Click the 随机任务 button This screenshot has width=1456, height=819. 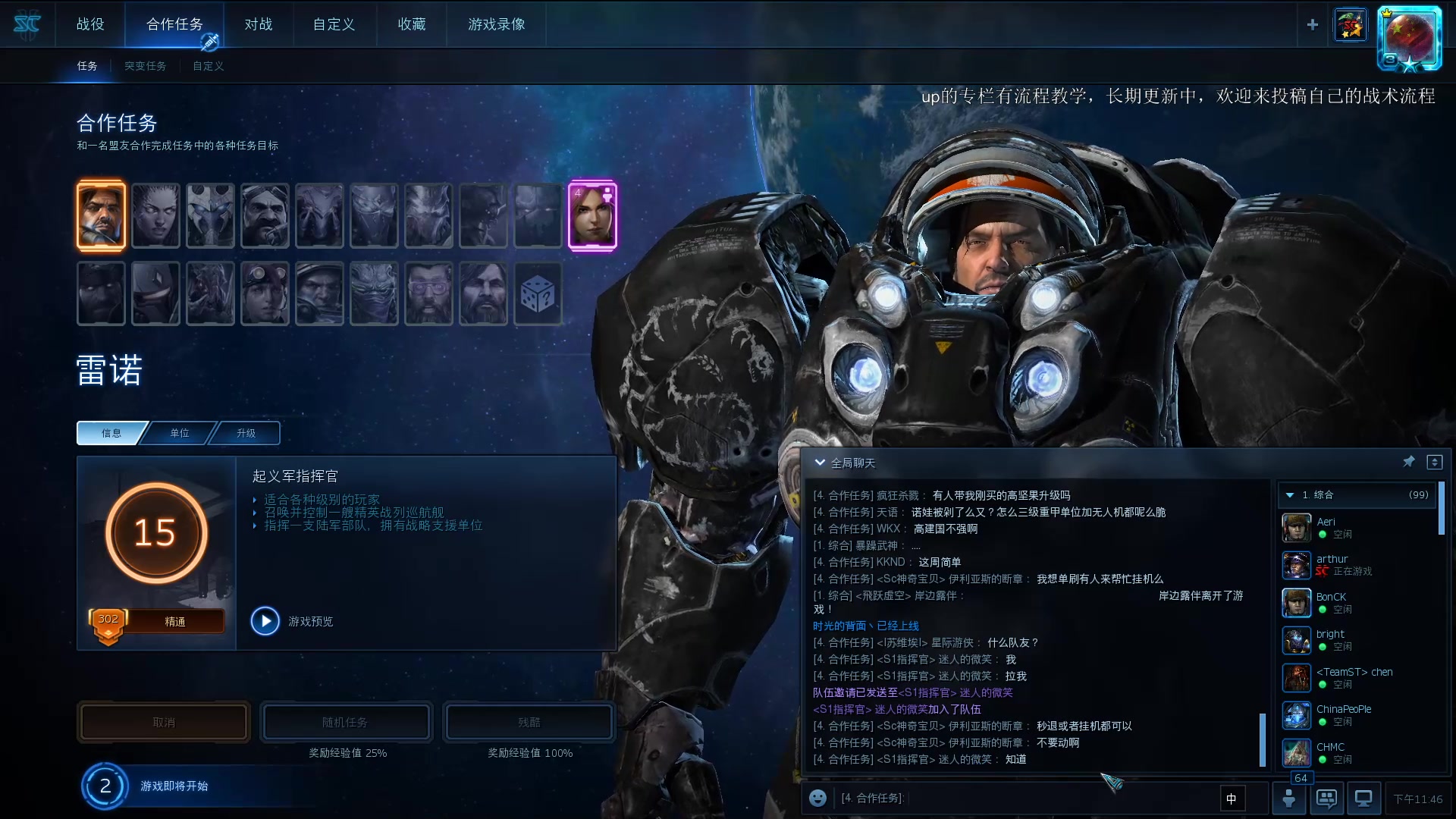(x=346, y=721)
